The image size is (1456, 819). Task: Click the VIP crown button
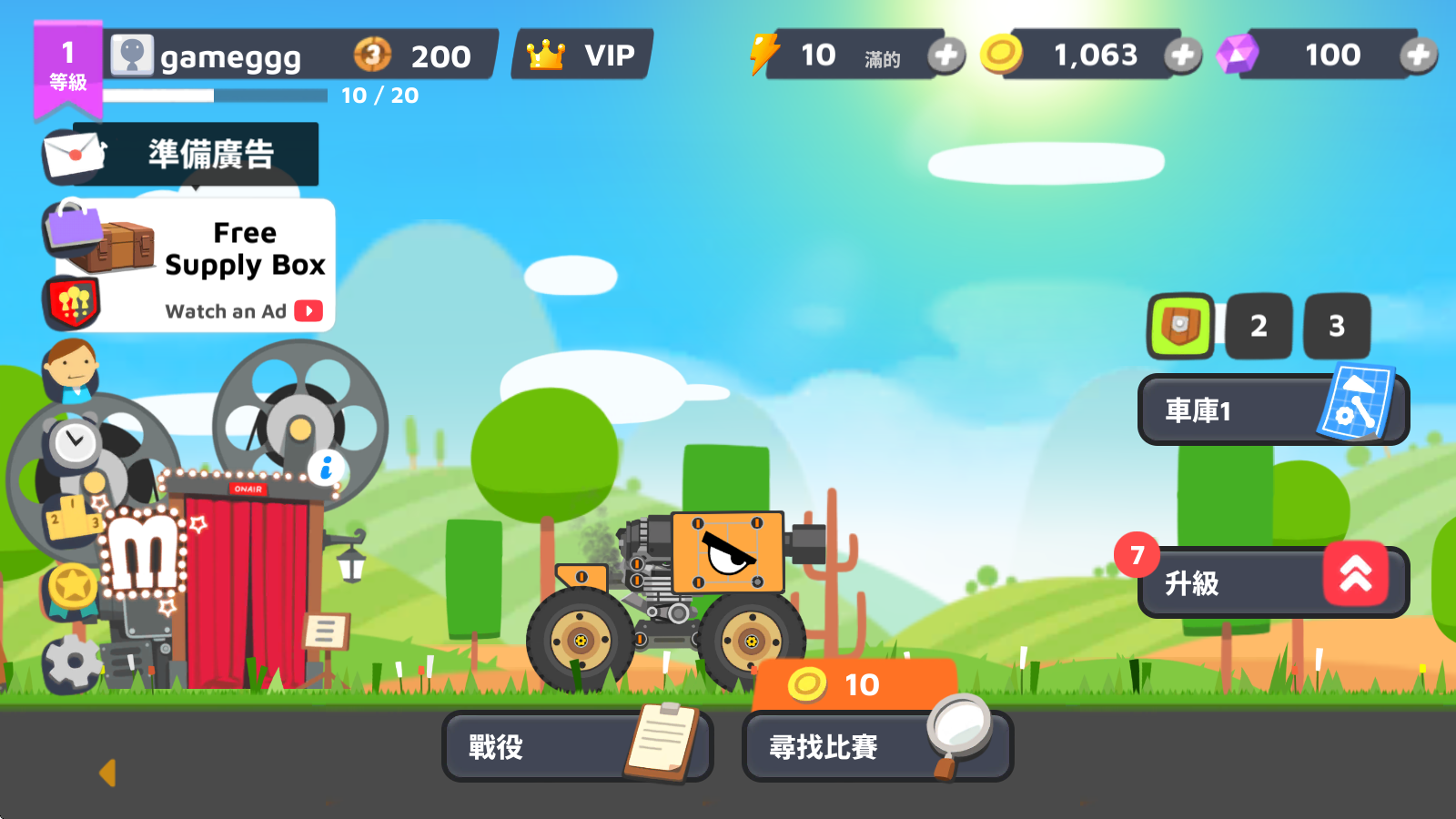[x=581, y=55]
